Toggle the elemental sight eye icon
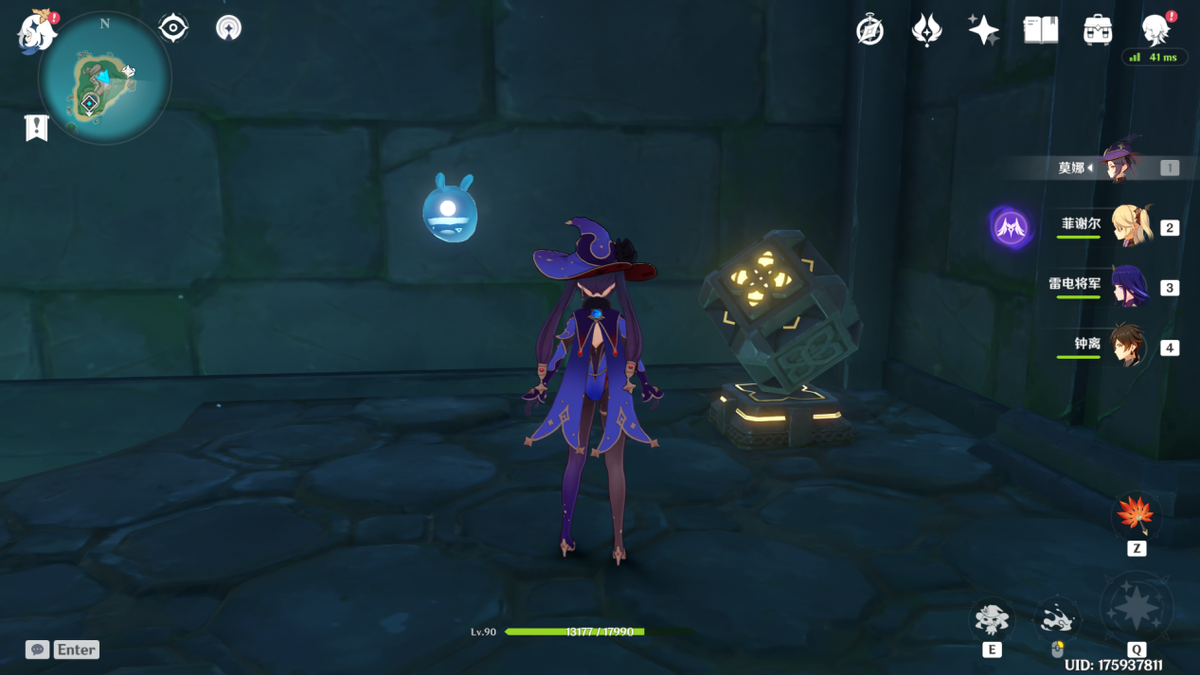 pyautogui.click(x=174, y=28)
